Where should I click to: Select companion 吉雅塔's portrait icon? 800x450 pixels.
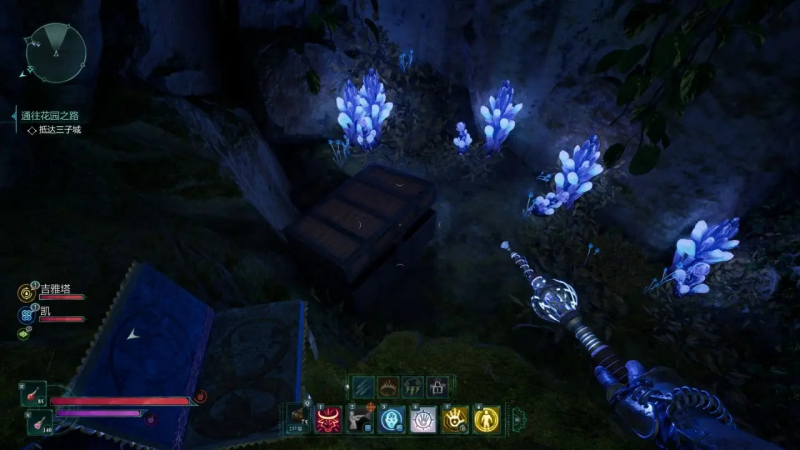pyautogui.click(x=25, y=293)
